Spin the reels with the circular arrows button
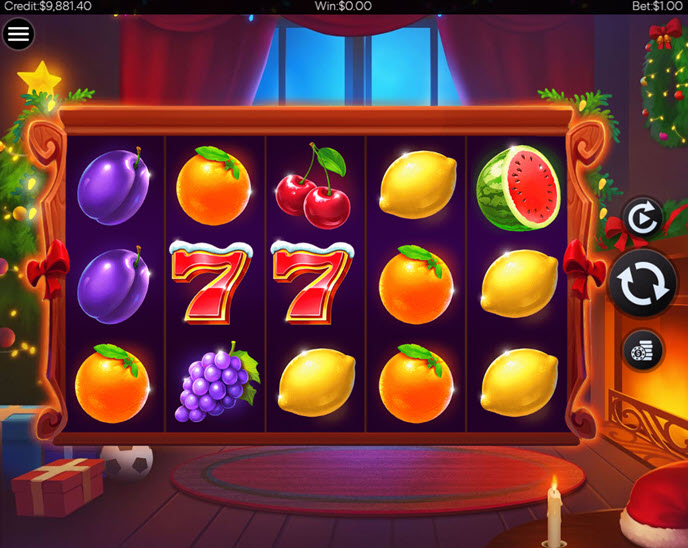 tap(641, 283)
